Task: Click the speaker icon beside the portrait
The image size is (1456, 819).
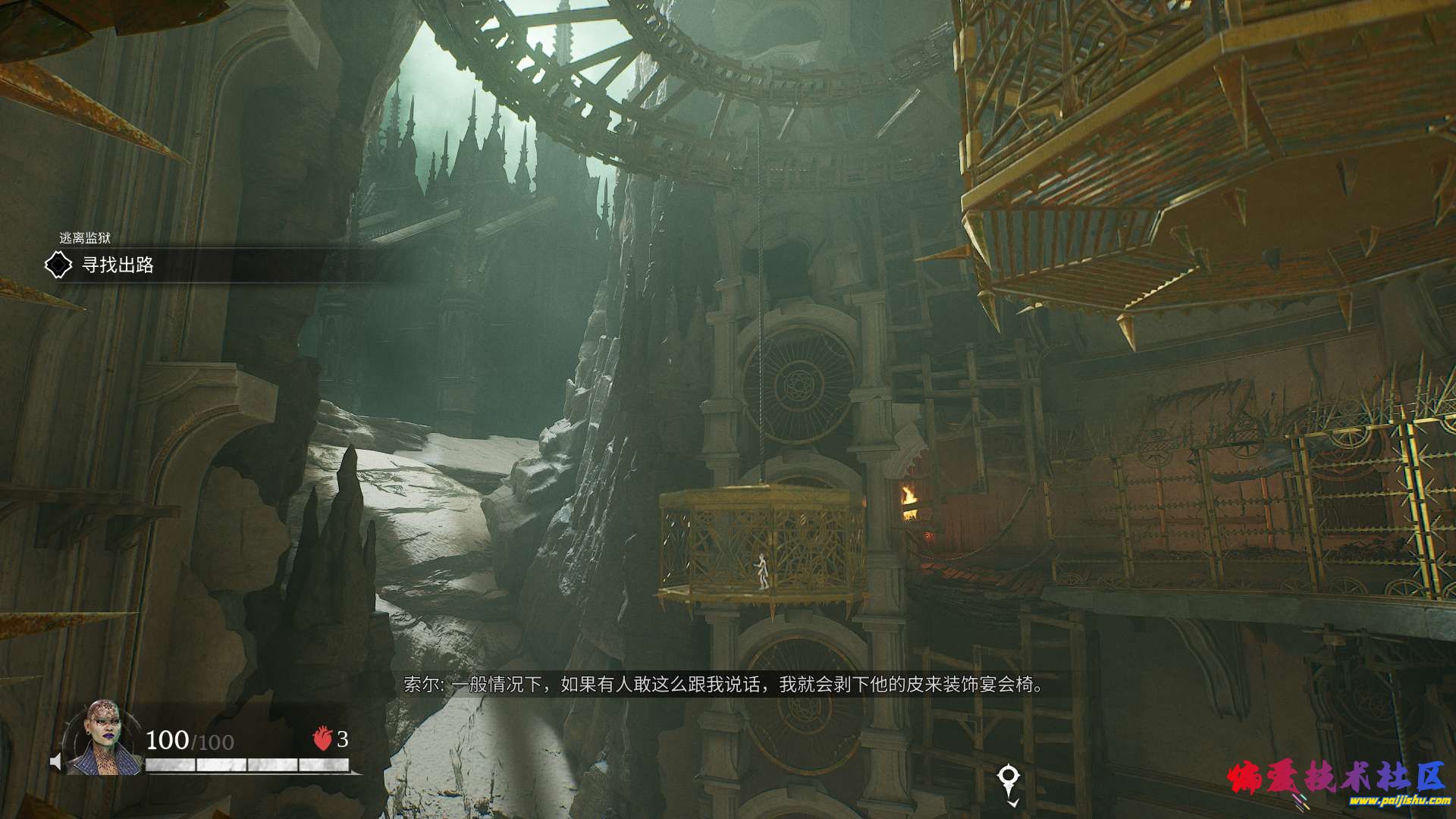Action: 55,761
